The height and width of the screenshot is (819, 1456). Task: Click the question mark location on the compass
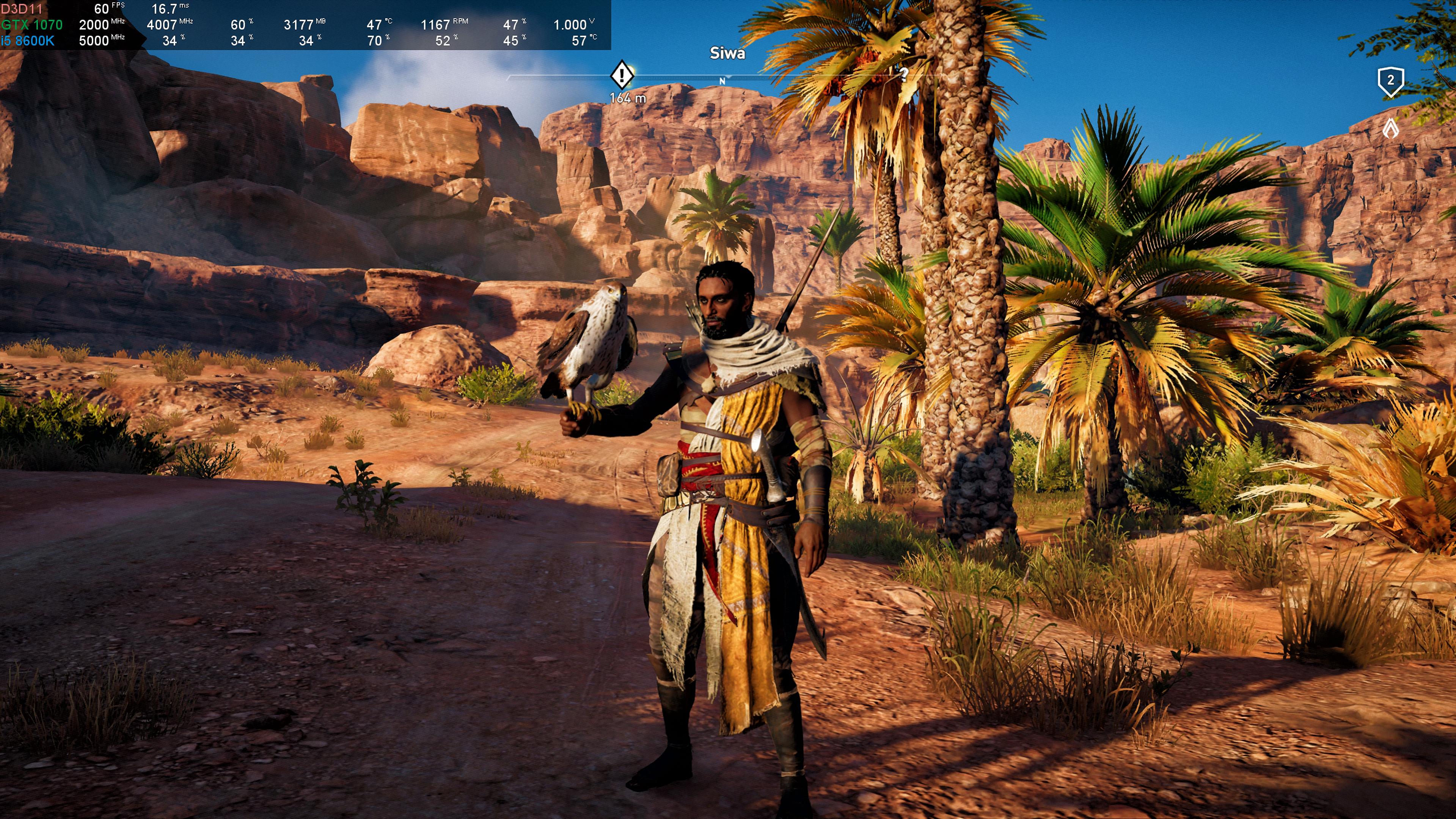[904, 74]
